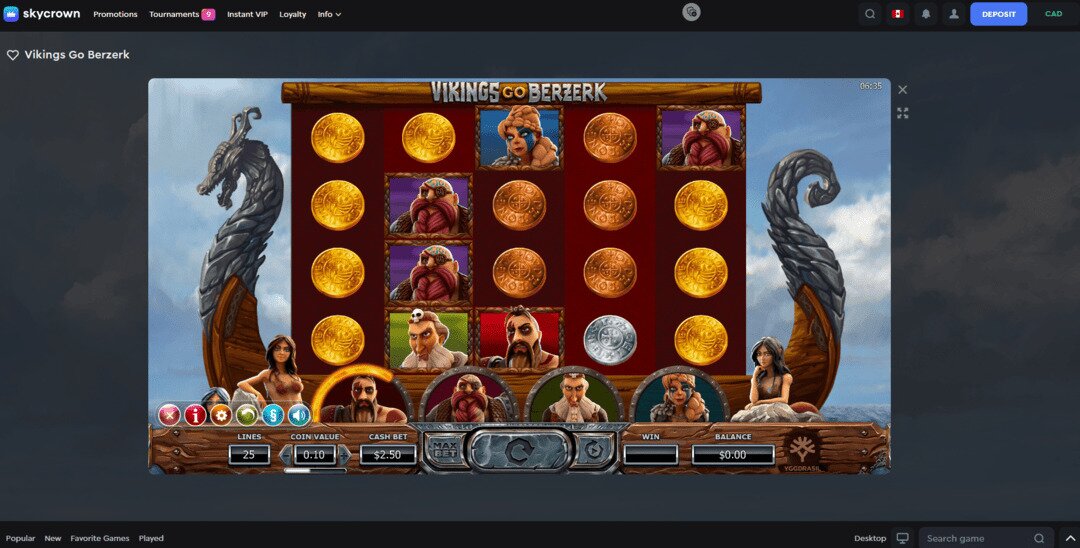
Task: Open the Promotions page
Action: 115,14
